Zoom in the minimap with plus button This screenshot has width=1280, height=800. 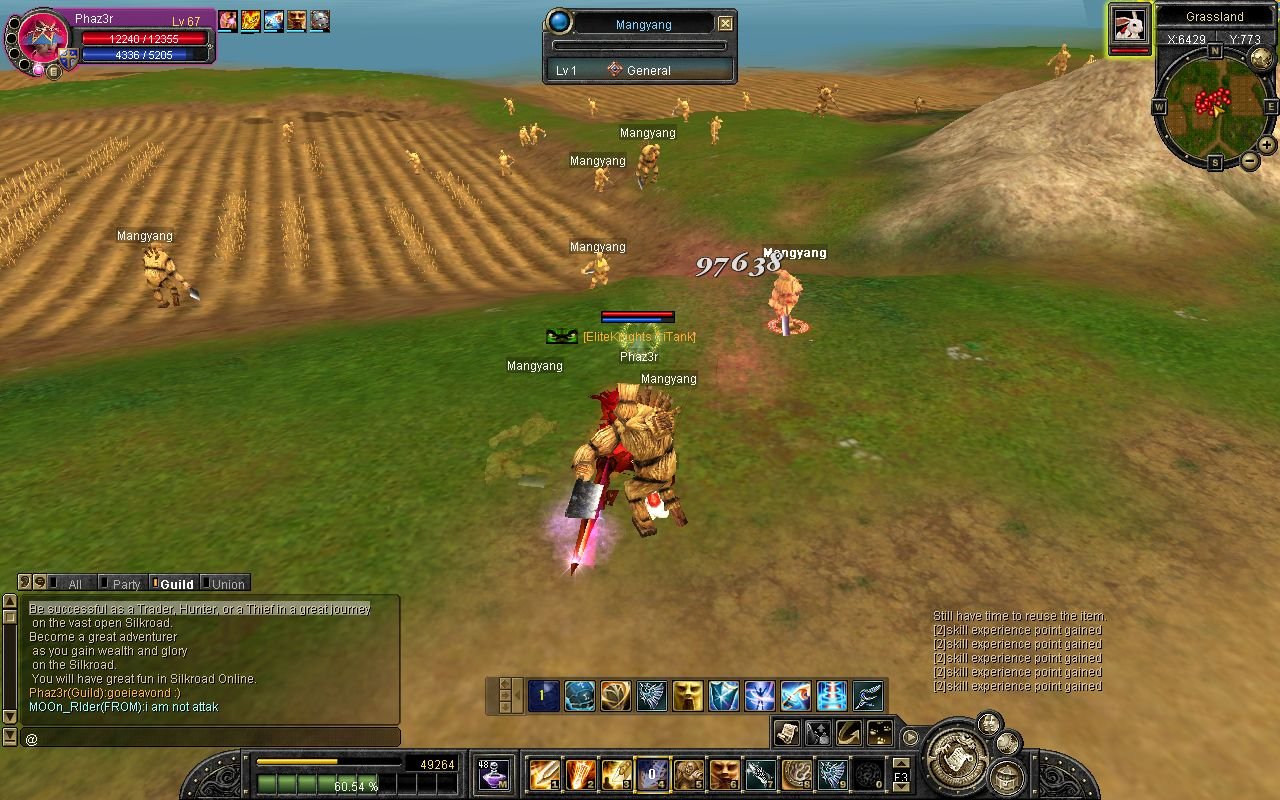1266,145
